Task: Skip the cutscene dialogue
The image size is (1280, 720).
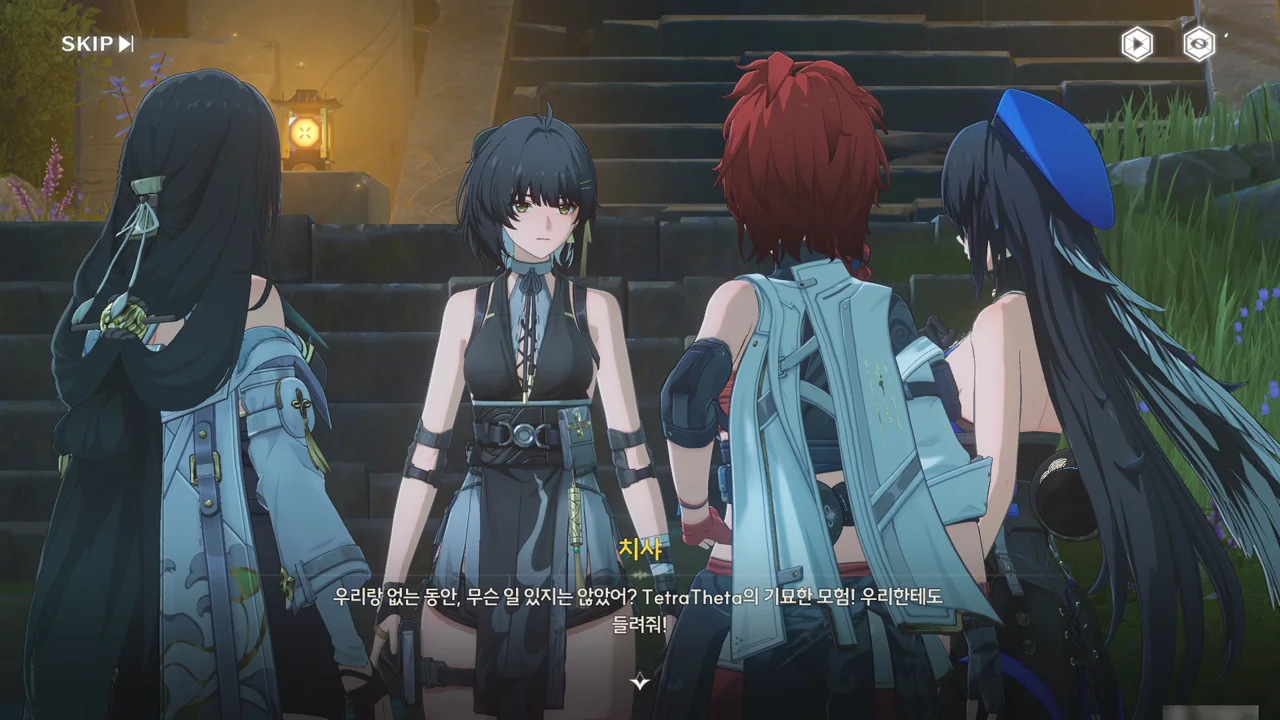Action: click(x=97, y=44)
